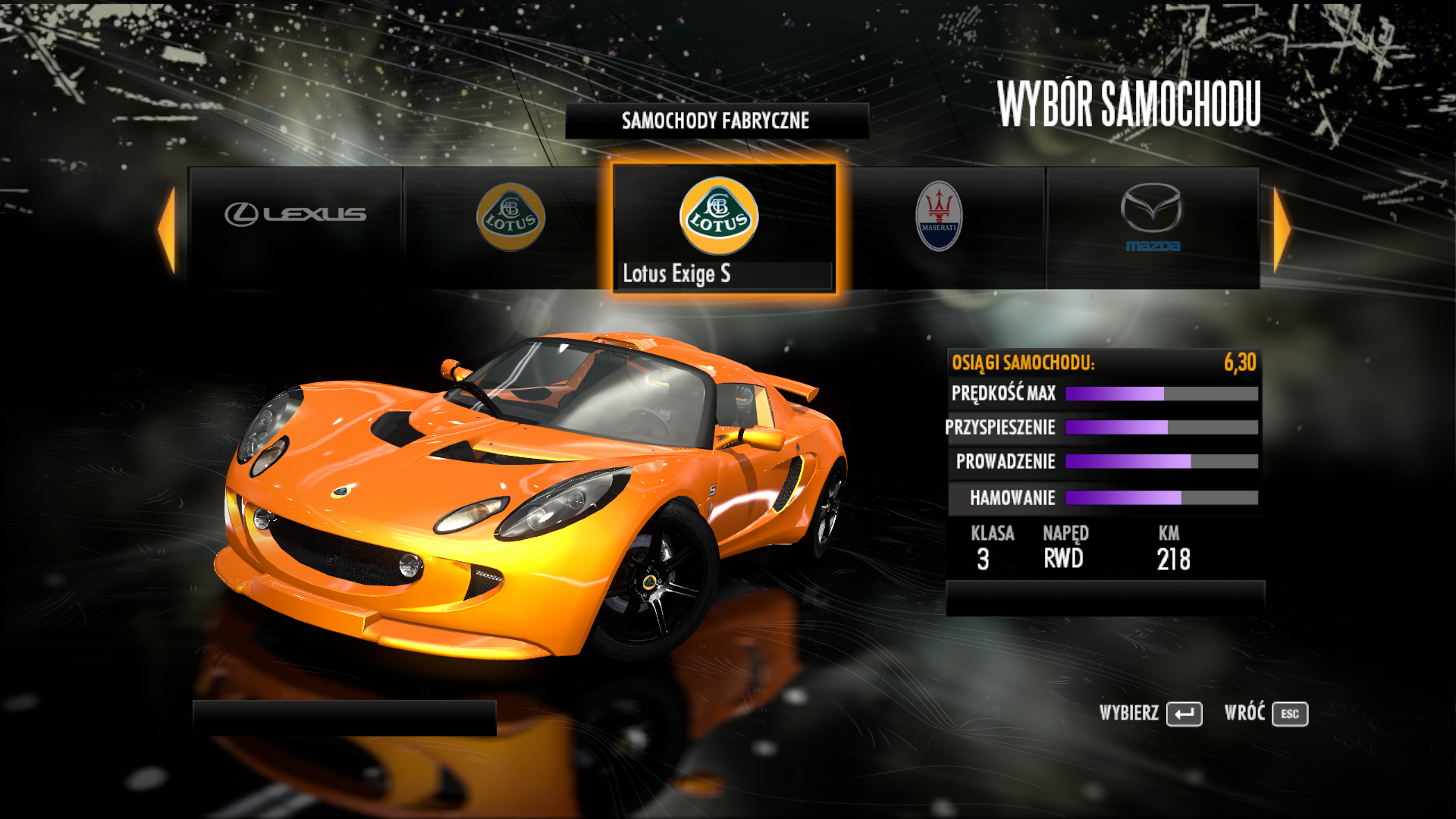Show previous cars with the left orange arrow

pos(168,229)
